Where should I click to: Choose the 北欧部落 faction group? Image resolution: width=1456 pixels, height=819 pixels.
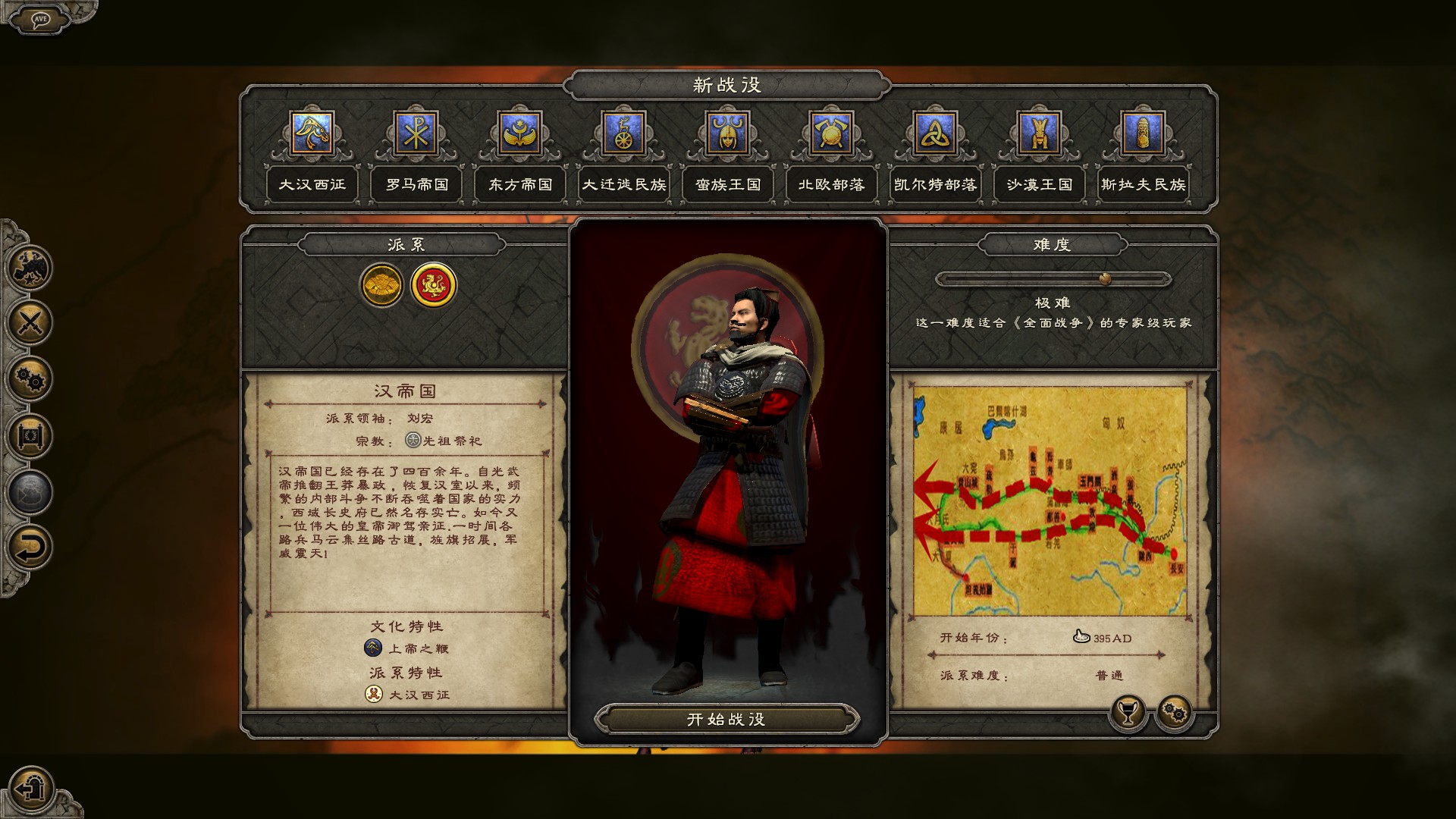point(831,184)
